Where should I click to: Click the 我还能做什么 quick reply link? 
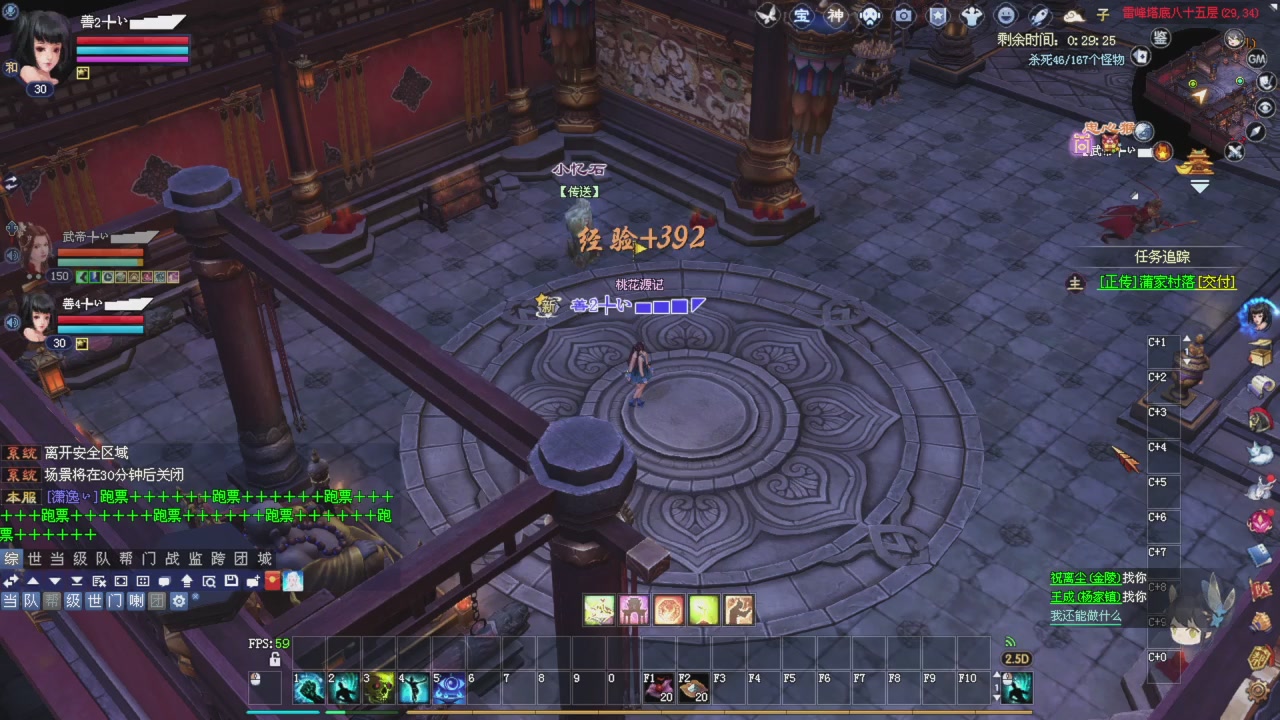click(1087, 617)
